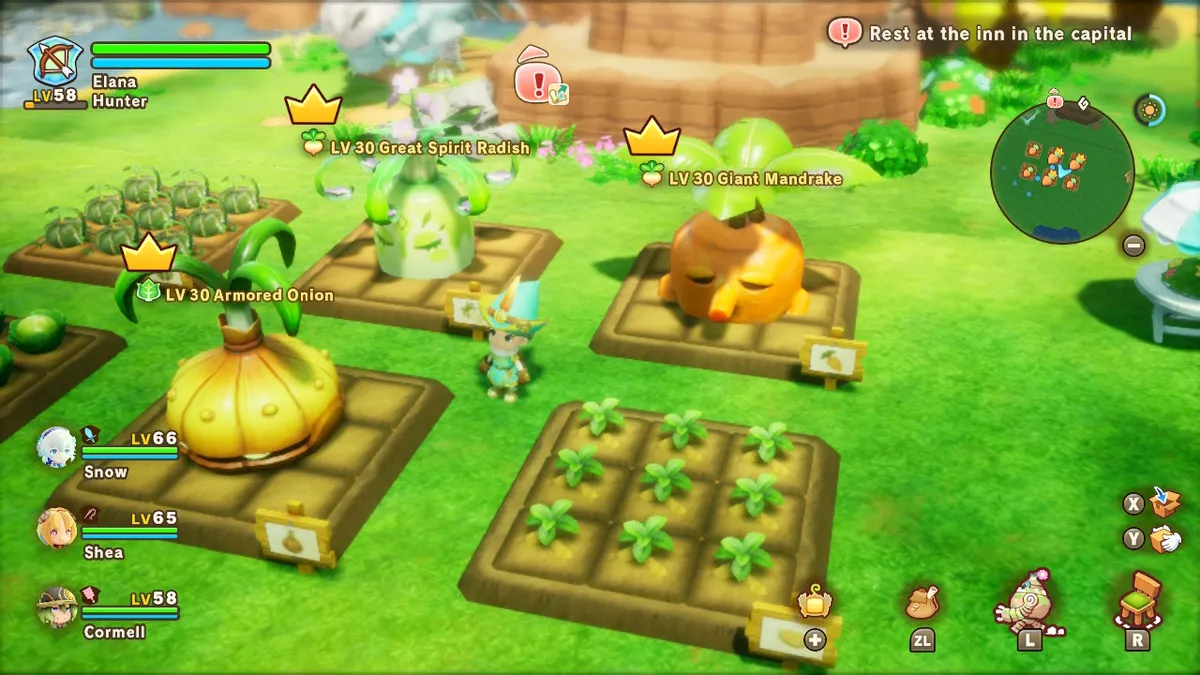Open the pouch bag icon

click(922, 602)
